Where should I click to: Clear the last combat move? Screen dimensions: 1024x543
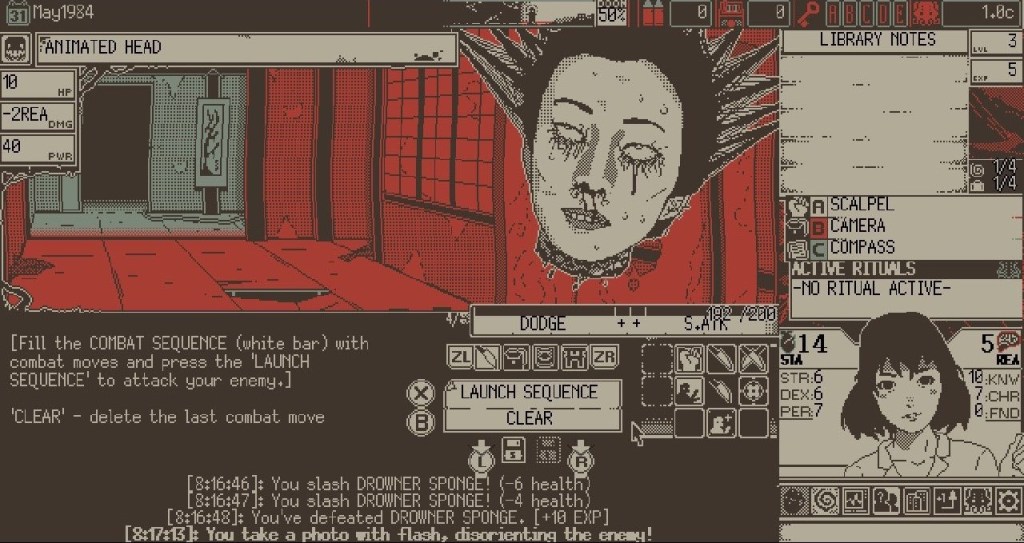(x=529, y=418)
